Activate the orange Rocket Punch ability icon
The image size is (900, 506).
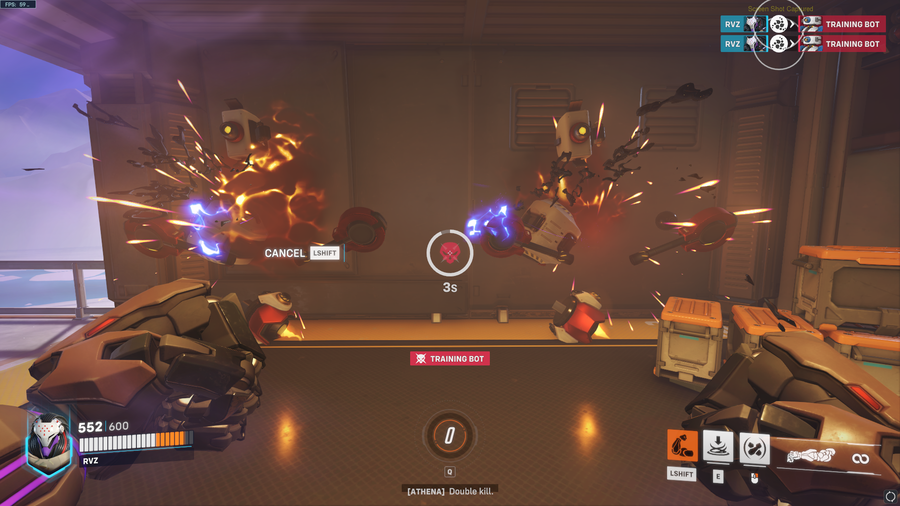click(682, 446)
